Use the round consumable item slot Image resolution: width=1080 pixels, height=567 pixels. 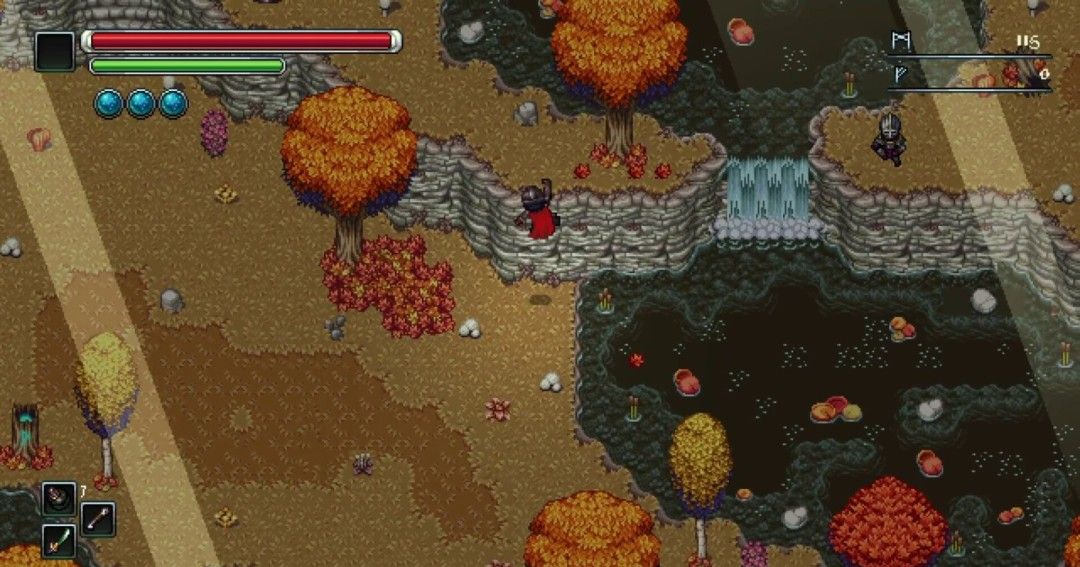coord(58,498)
